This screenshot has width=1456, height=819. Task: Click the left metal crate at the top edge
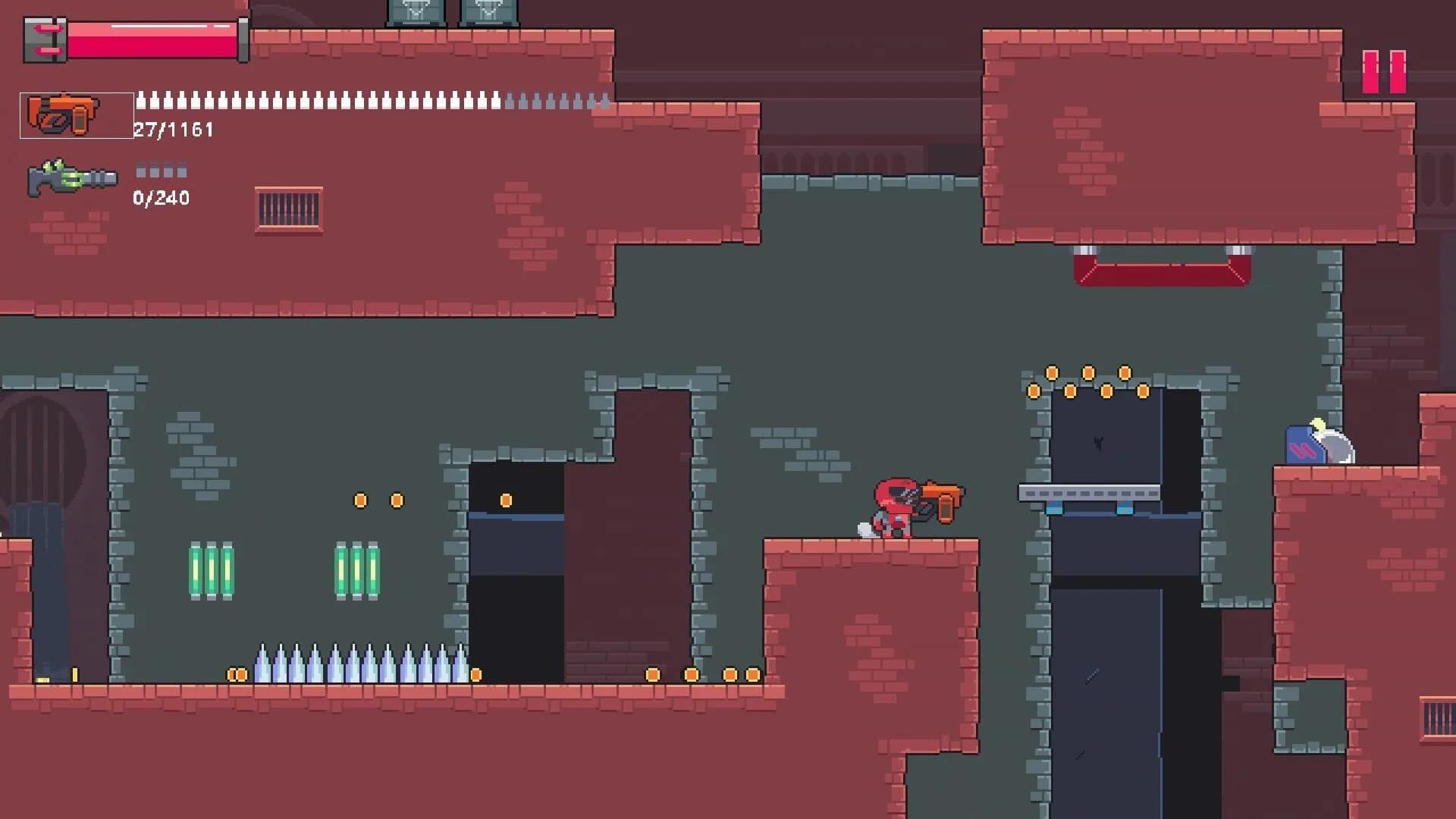pyautogui.click(x=417, y=11)
